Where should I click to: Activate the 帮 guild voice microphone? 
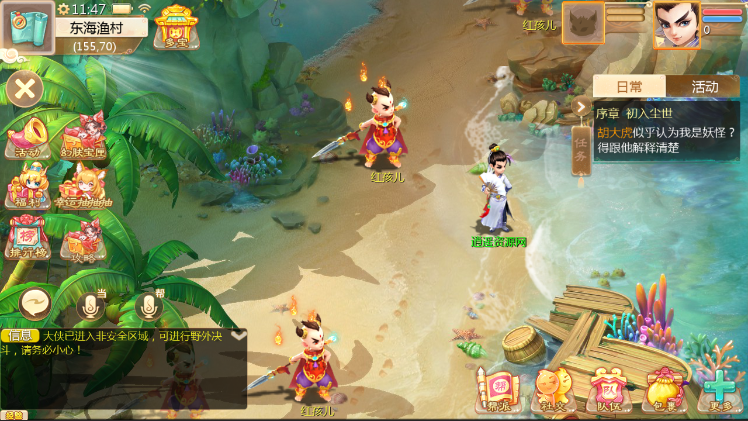click(150, 305)
